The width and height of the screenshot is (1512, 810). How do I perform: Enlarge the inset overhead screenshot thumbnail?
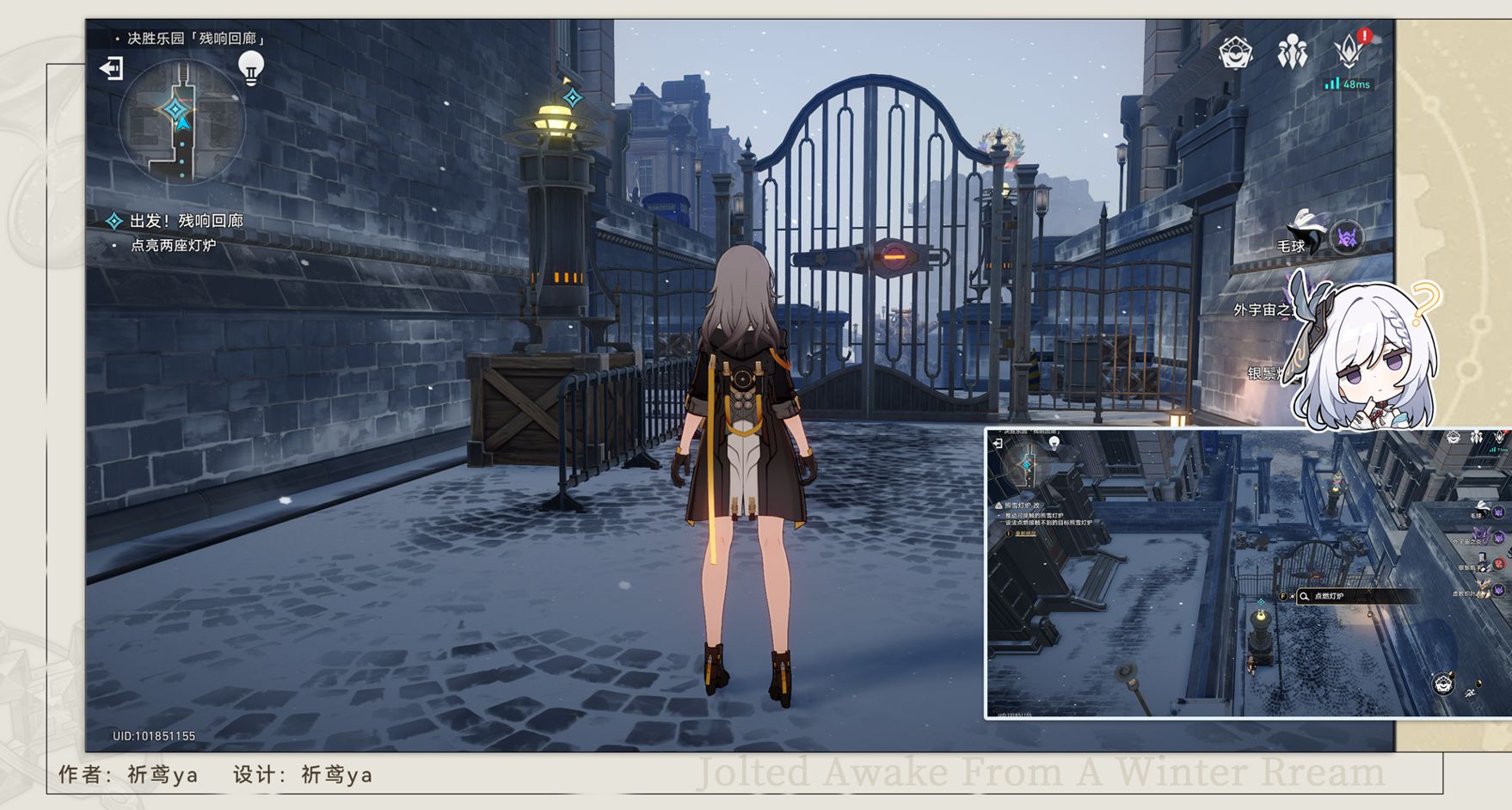[x=1247, y=574]
